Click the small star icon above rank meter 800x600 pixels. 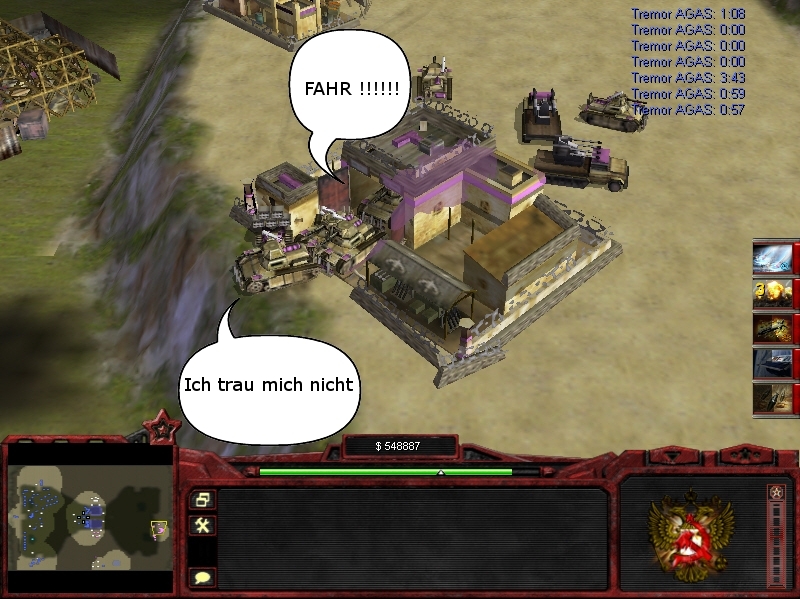[777, 492]
